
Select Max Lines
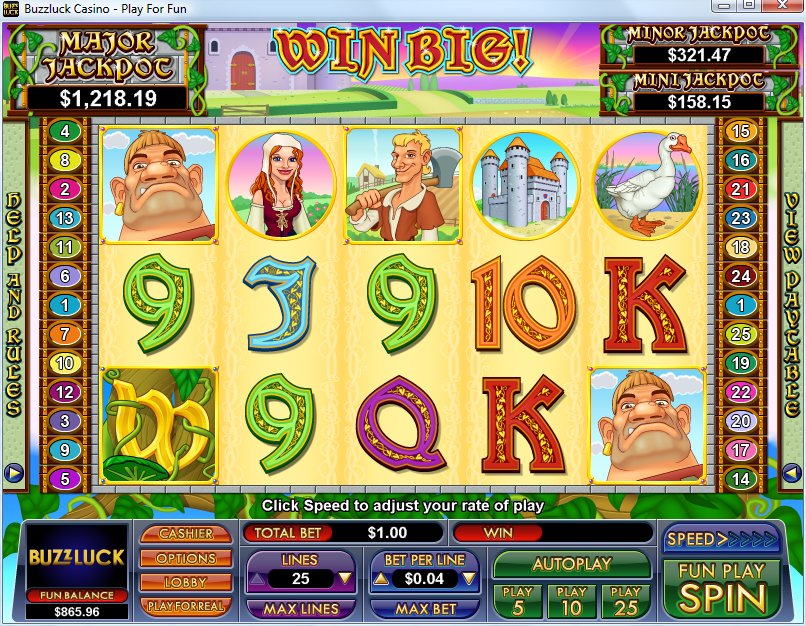click(x=300, y=608)
